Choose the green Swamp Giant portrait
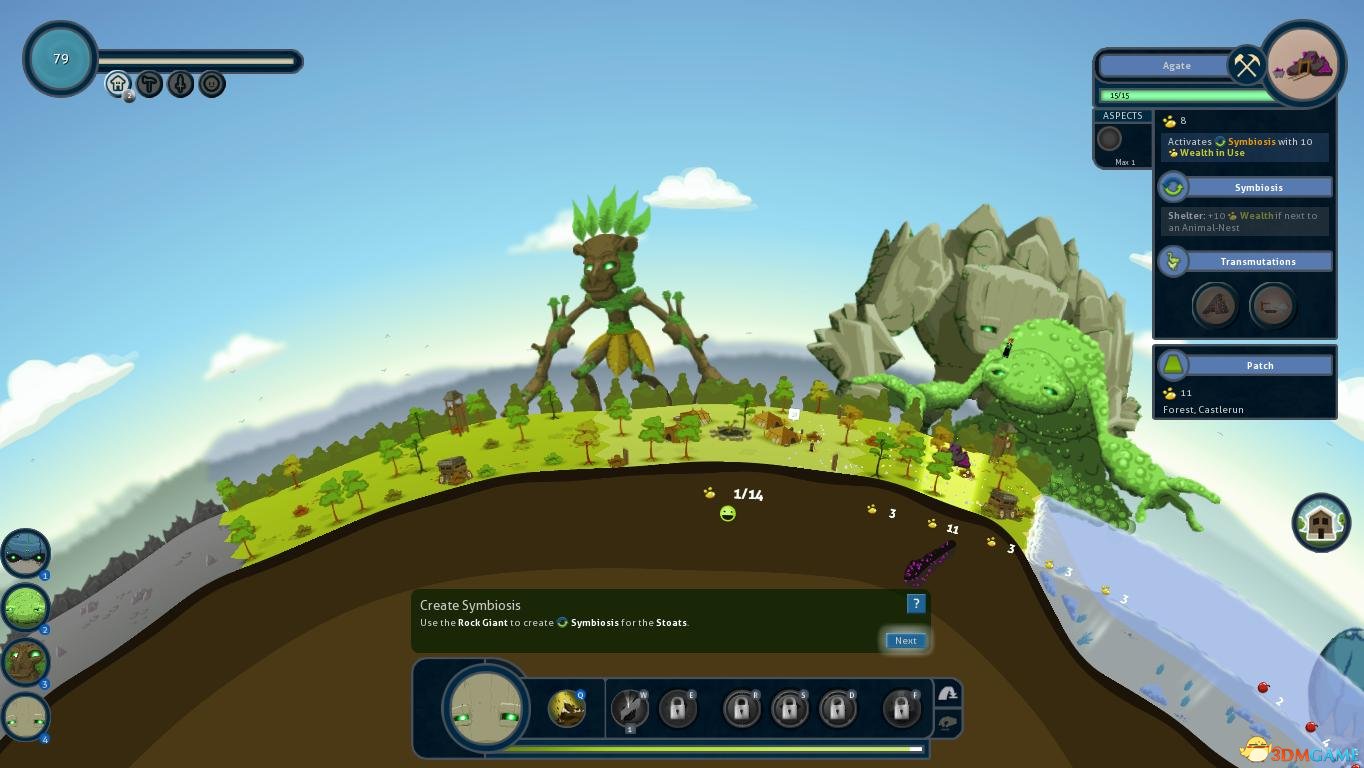 click(x=25, y=607)
